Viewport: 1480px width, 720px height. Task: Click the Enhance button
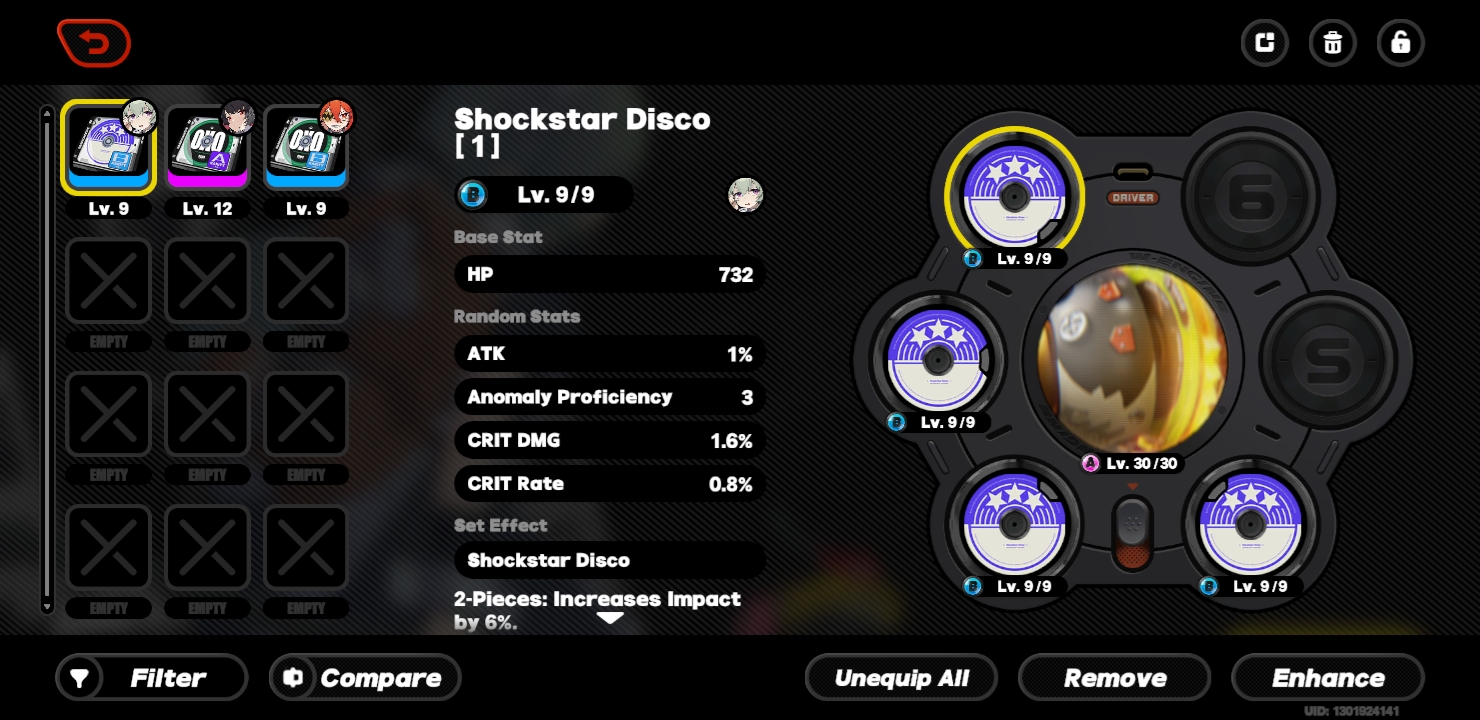coord(1328,677)
